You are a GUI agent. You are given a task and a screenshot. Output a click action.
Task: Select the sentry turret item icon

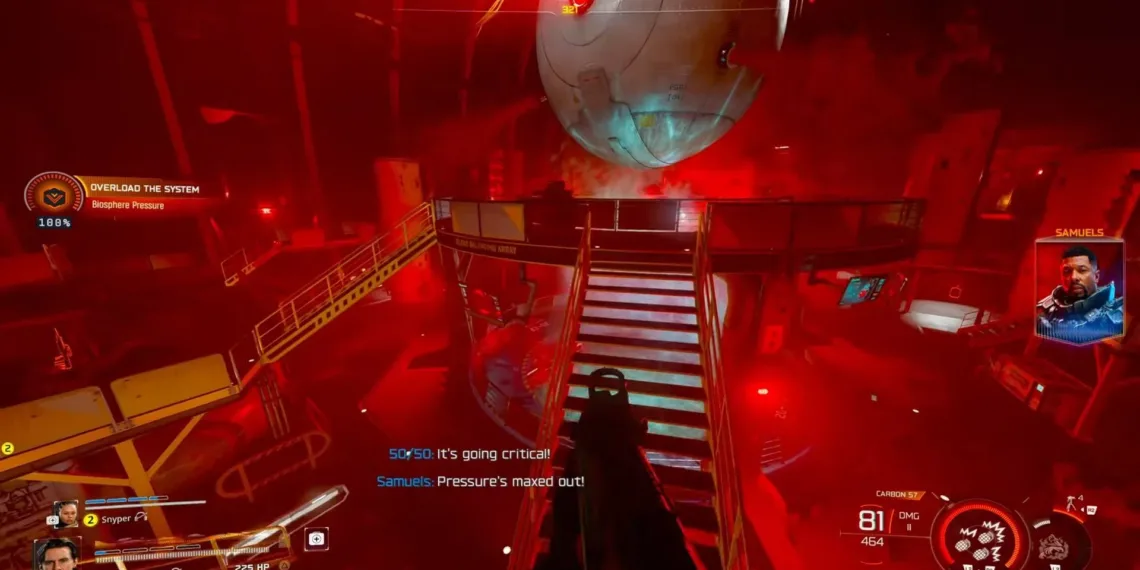[1075, 503]
